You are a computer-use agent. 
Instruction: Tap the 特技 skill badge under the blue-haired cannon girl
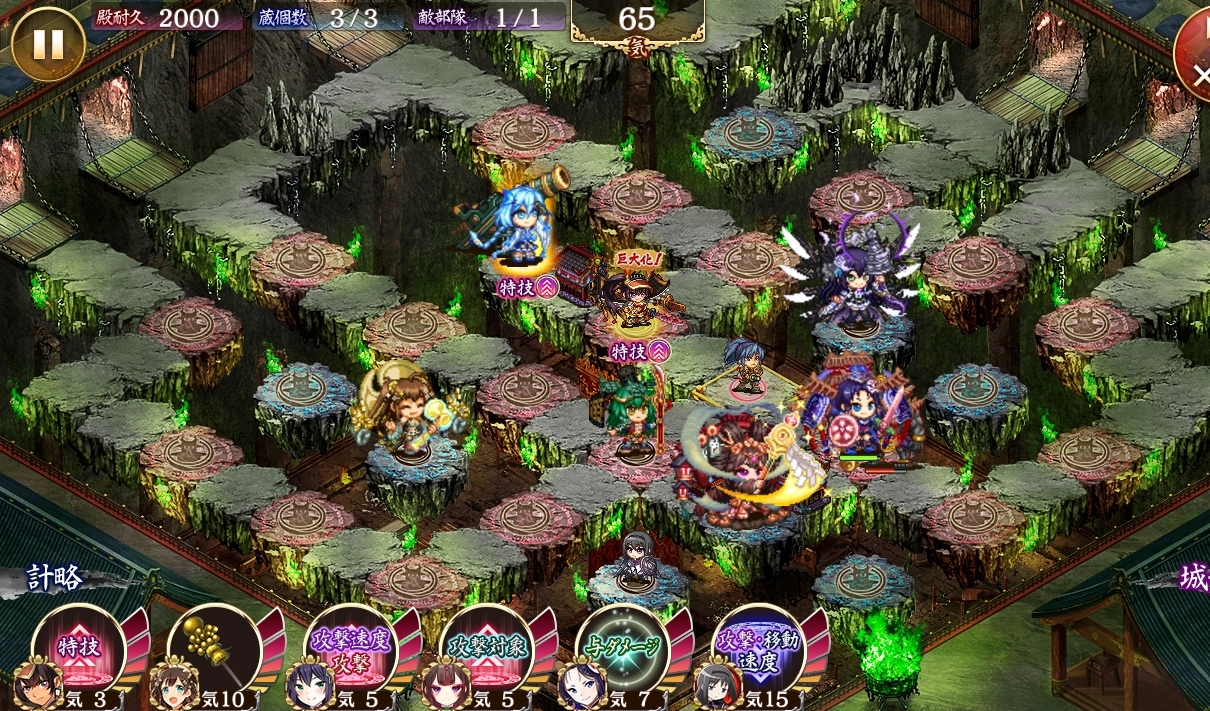coord(528,289)
